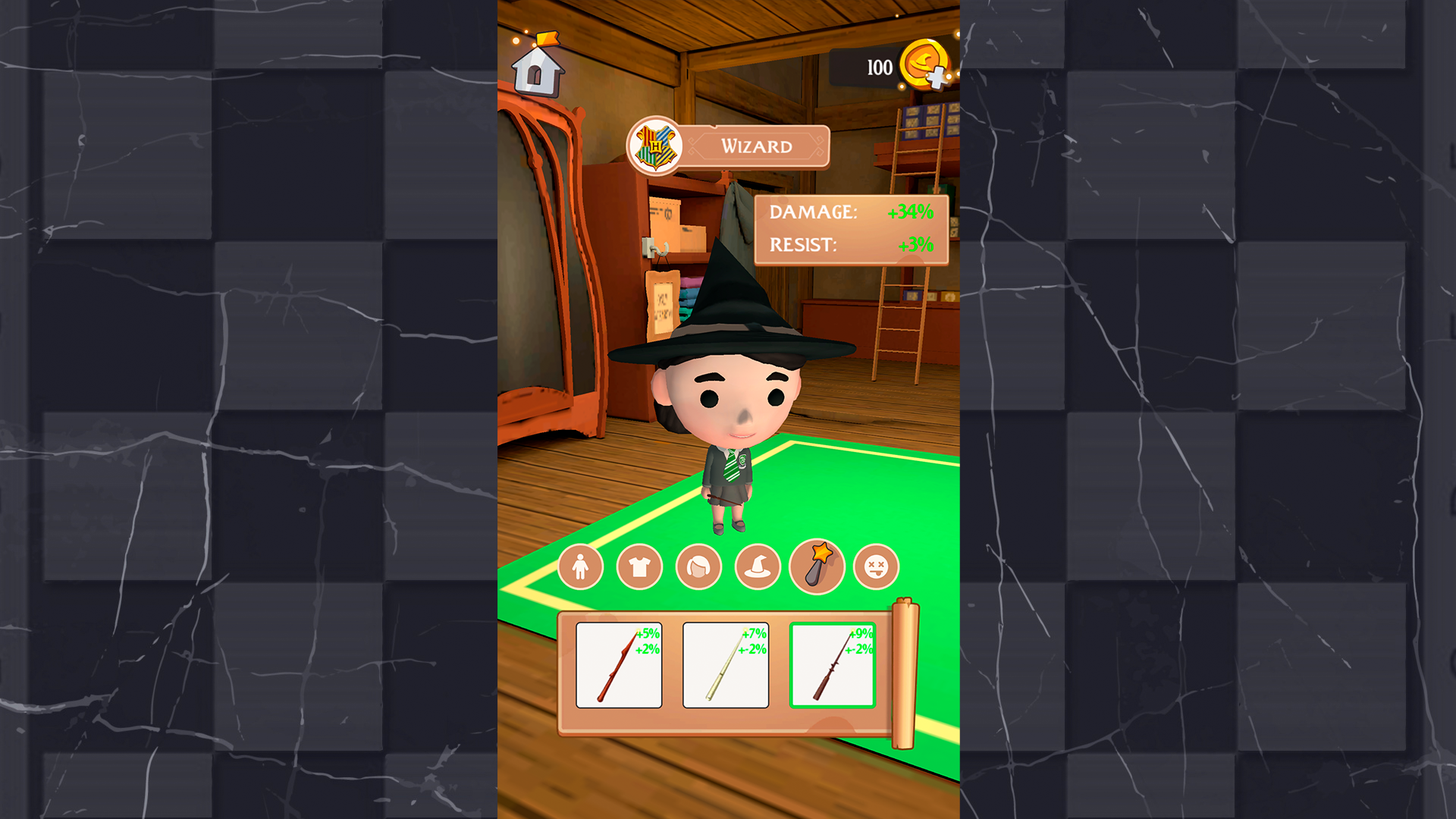
Task: Select the hair customization icon
Action: [698, 567]
